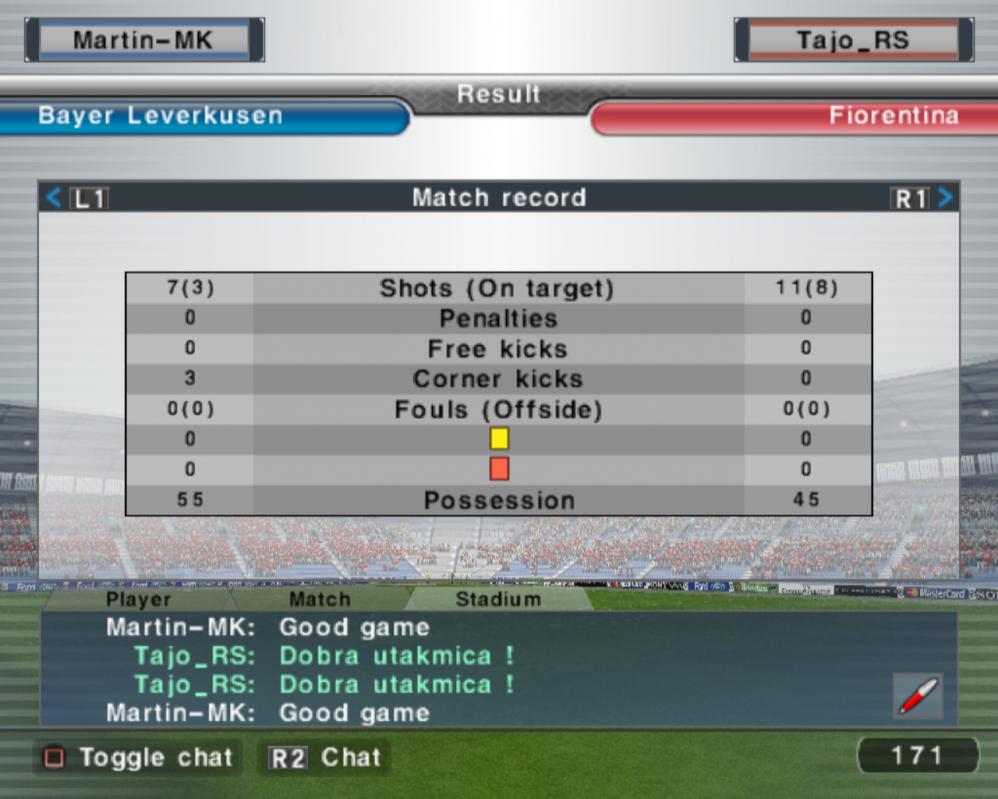Select the Martin-MK player name plate

(x=145, y=40)
